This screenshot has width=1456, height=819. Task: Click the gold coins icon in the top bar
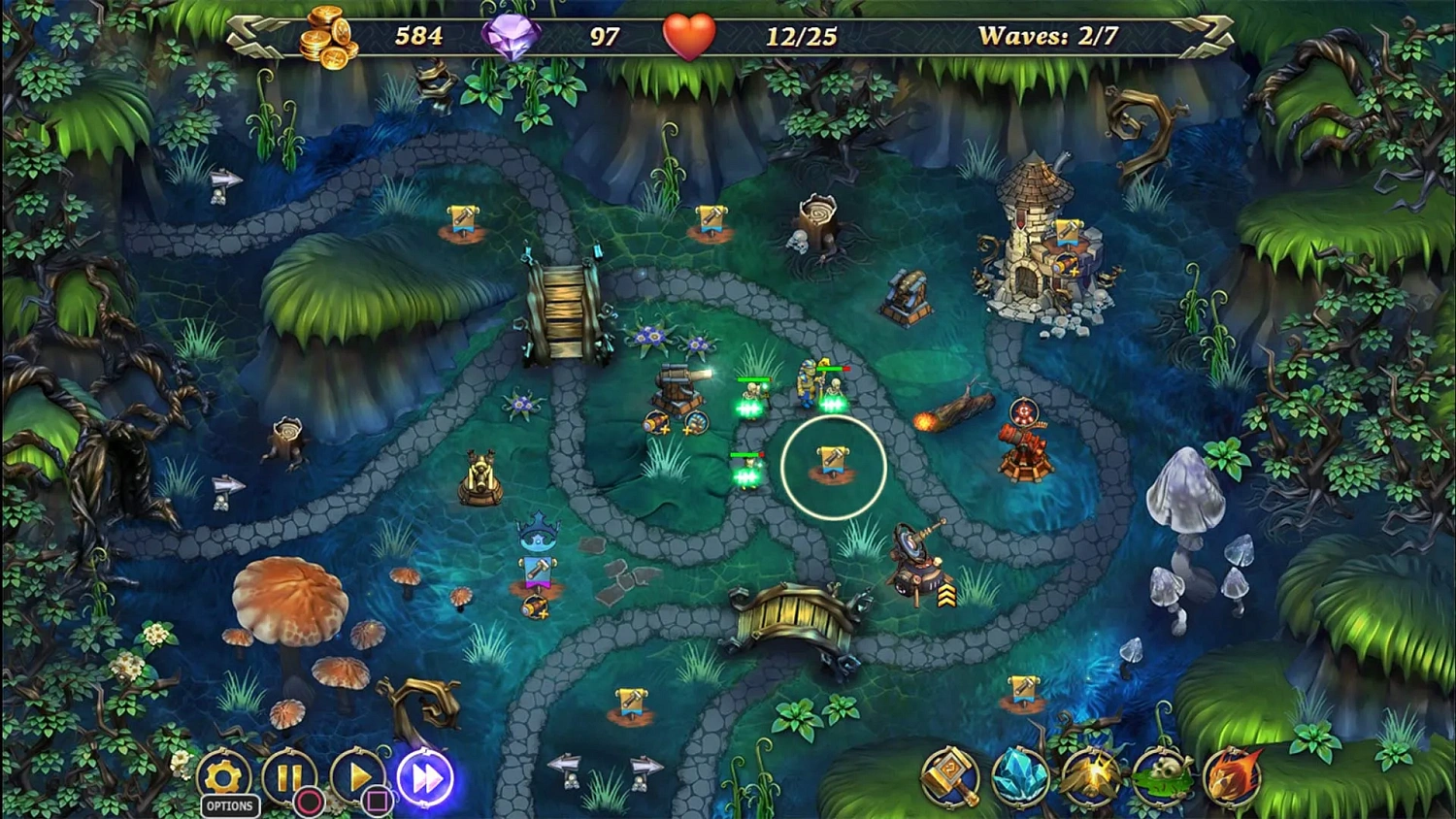click(323, 35)
